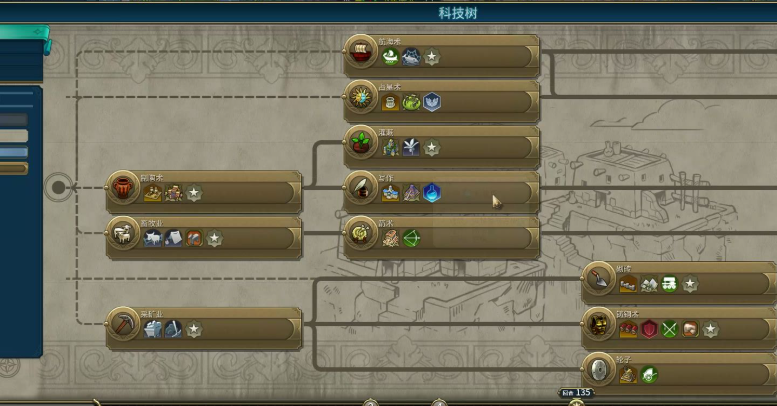This screenshot has height=406, width=777.
Task: Click the green bow icon under Archery
Action: pyautogui.click(x=411, y=238)
